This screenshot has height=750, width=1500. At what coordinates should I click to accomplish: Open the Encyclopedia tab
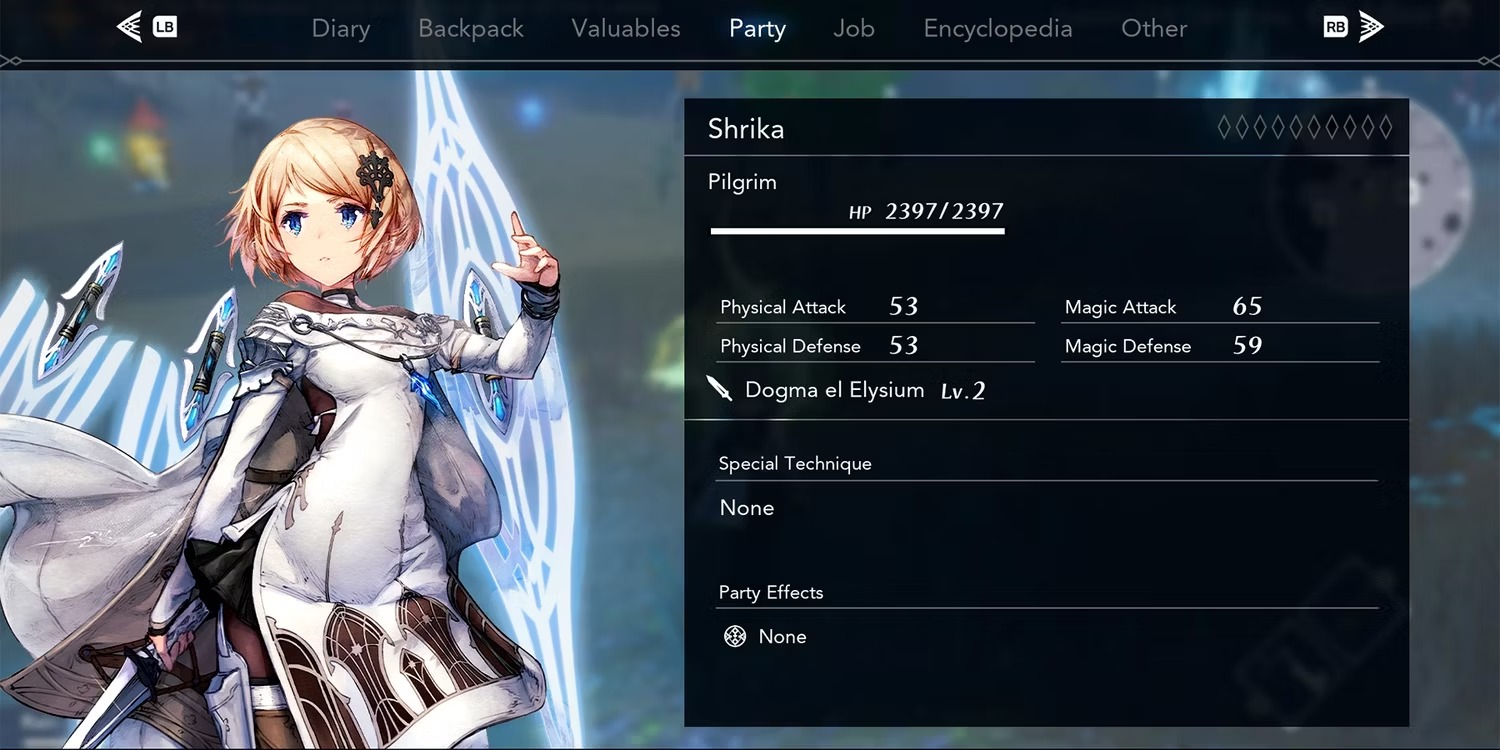[x=998, y=29]
